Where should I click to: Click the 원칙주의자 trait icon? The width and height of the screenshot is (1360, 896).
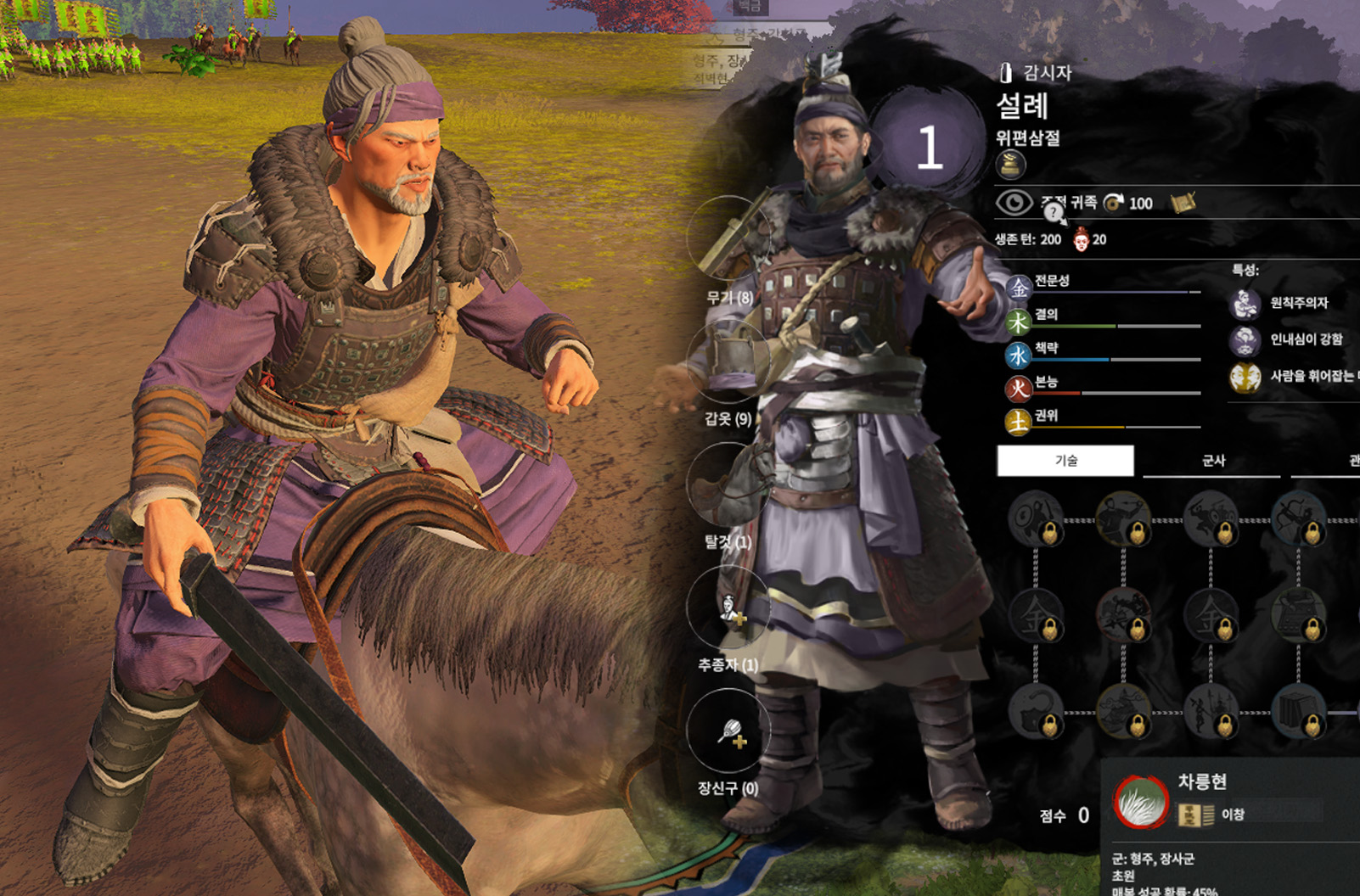pyautogui.click(x=1245, y=303)
